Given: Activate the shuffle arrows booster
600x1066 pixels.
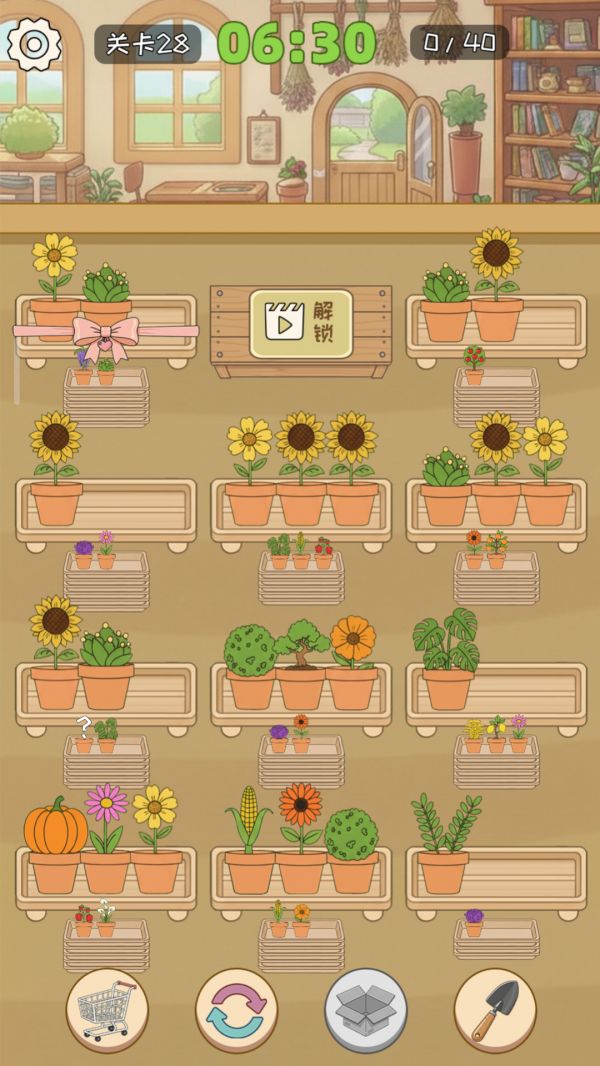Looking at the screenshot, I should tap(236, 1010).
